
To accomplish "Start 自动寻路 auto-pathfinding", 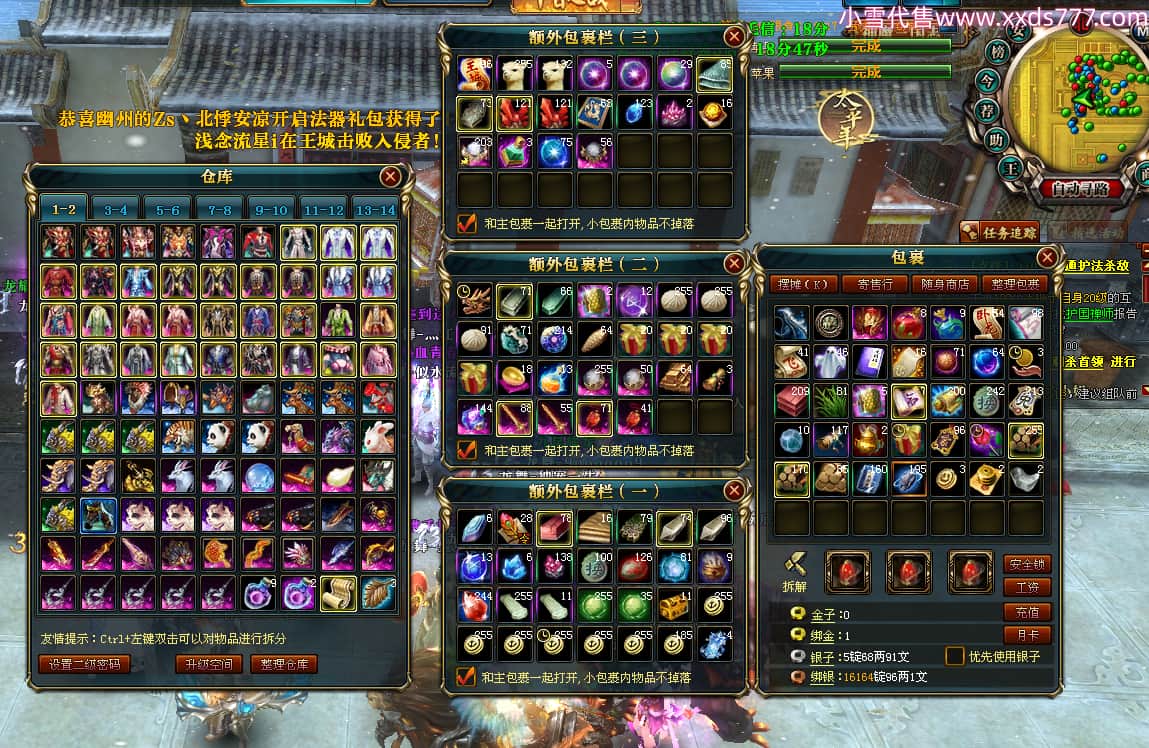I will coord(1074,188).
